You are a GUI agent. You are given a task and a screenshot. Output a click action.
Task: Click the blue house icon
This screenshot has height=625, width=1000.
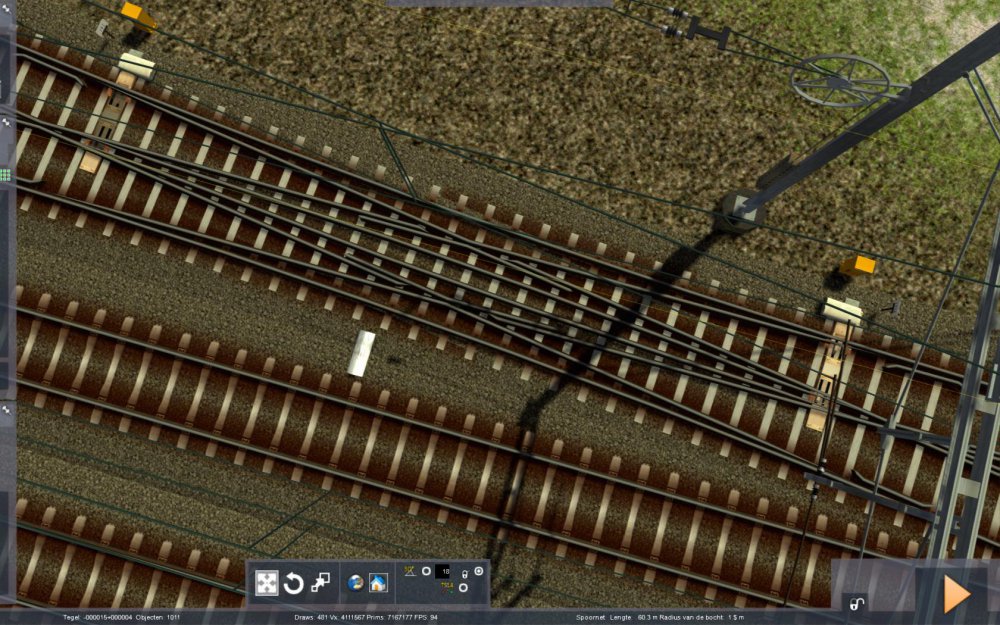[x=378, y=583]
